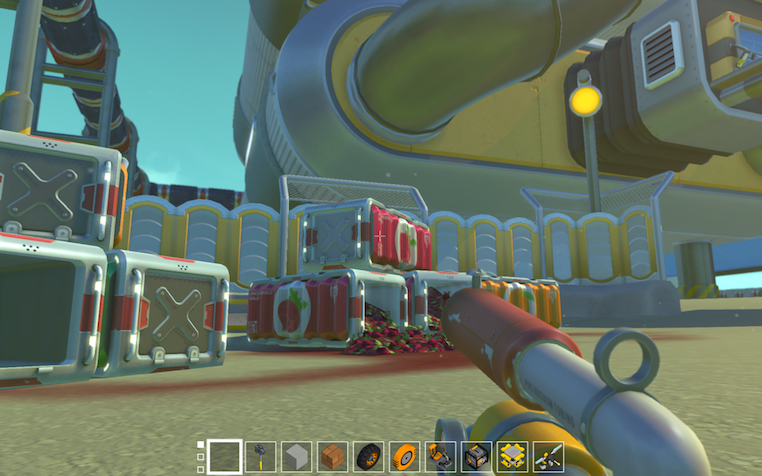This screenshot has width=762, height=476.
Task: Choose the driver seat hotbar slot
Action: point(441,457)
